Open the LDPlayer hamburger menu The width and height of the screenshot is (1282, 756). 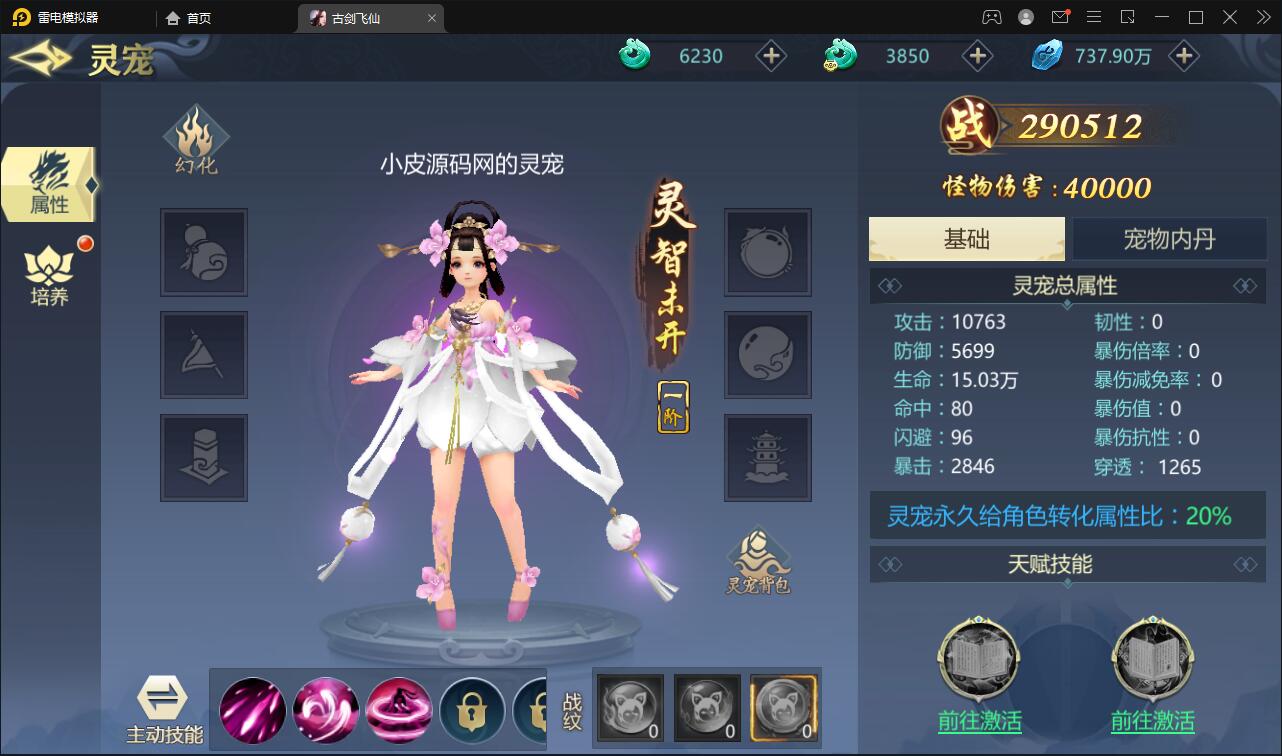pos(1093,17)
